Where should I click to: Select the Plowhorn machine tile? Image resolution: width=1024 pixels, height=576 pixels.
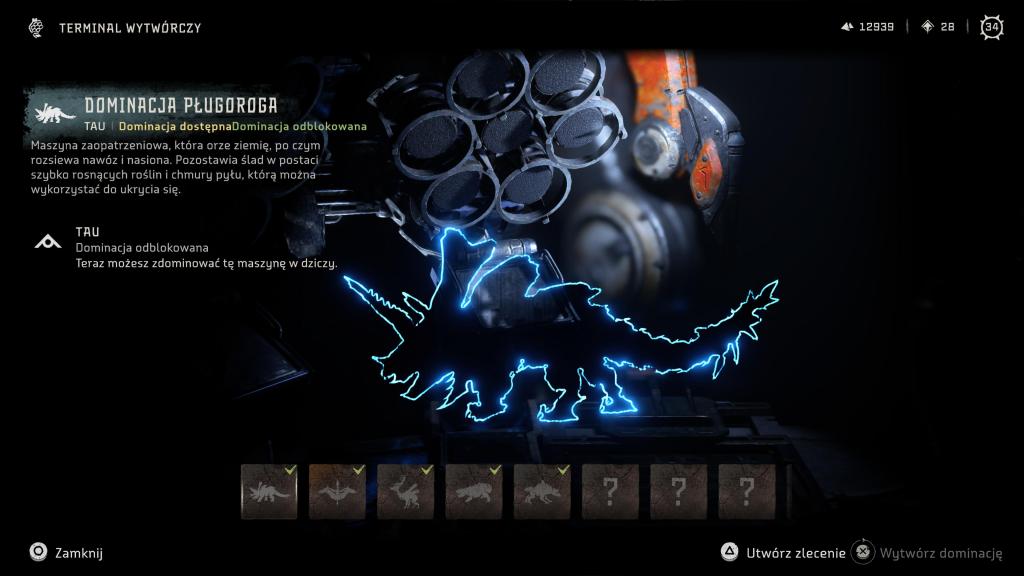click(269, 491)
